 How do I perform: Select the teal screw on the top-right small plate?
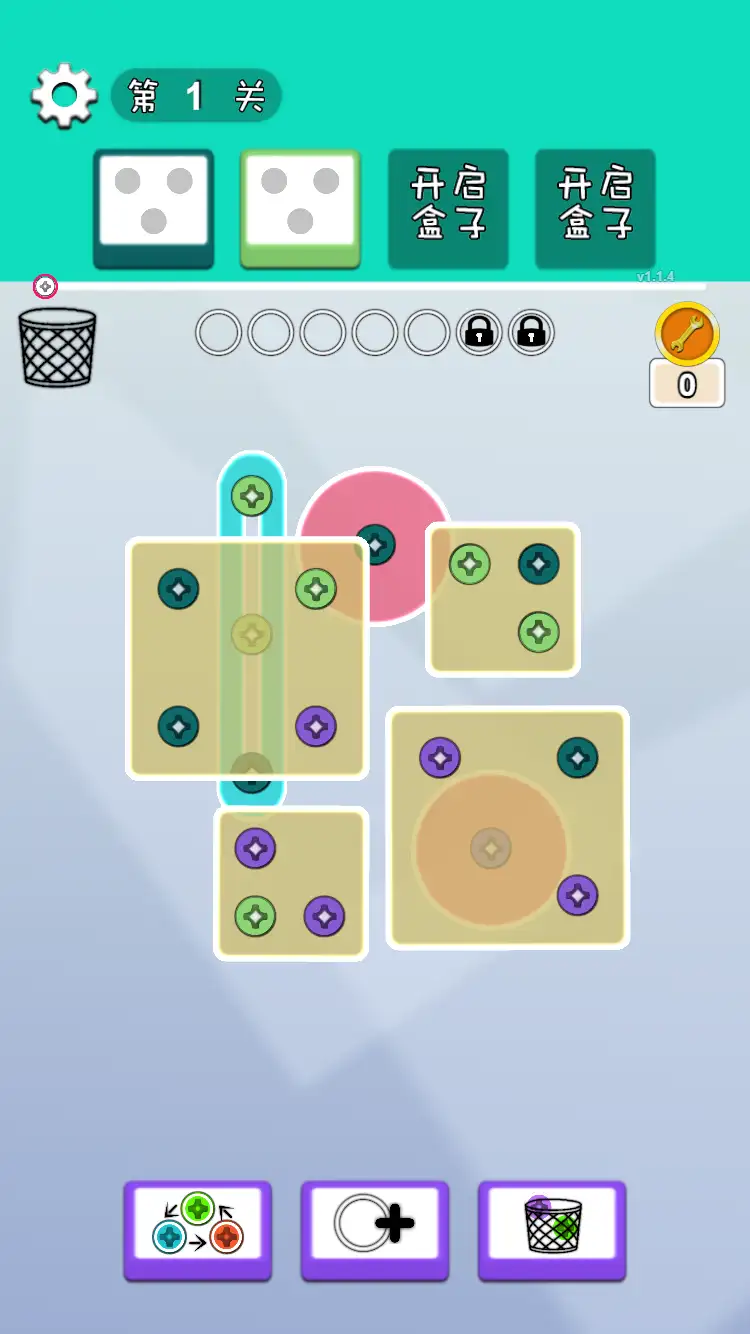tap(539, 564)
